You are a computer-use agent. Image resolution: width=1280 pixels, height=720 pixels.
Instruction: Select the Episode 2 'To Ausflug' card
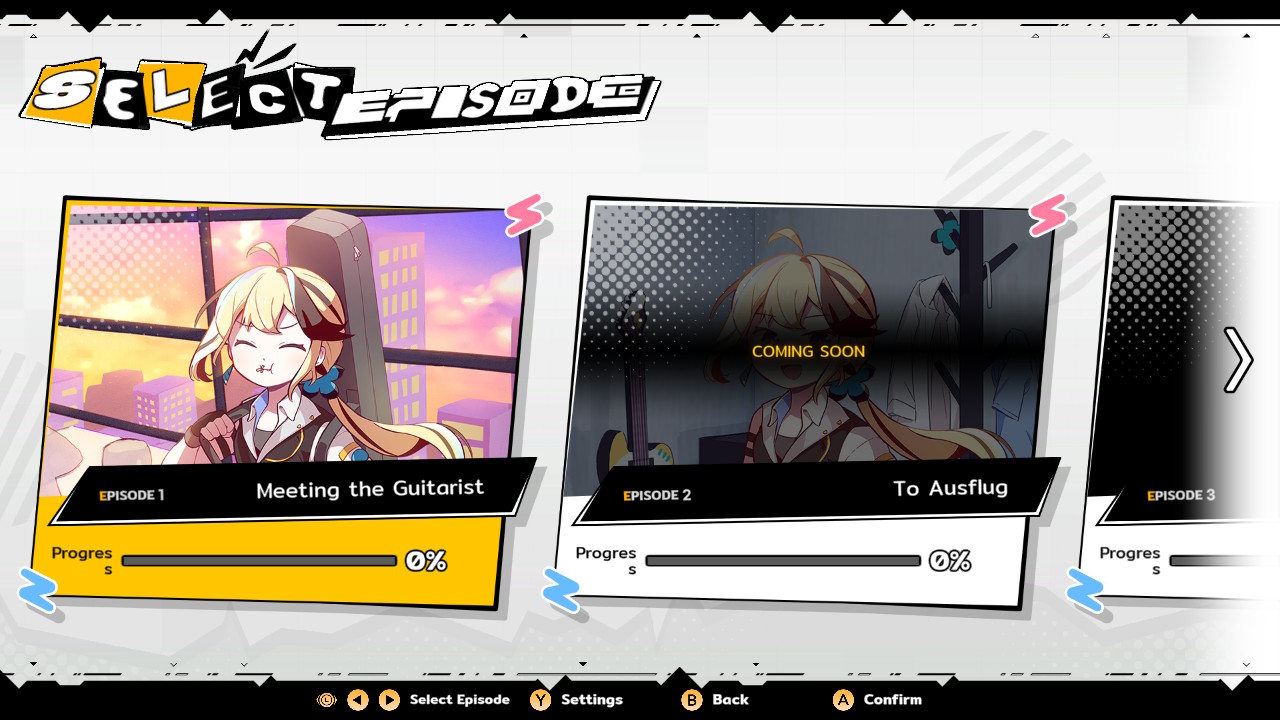810,400
